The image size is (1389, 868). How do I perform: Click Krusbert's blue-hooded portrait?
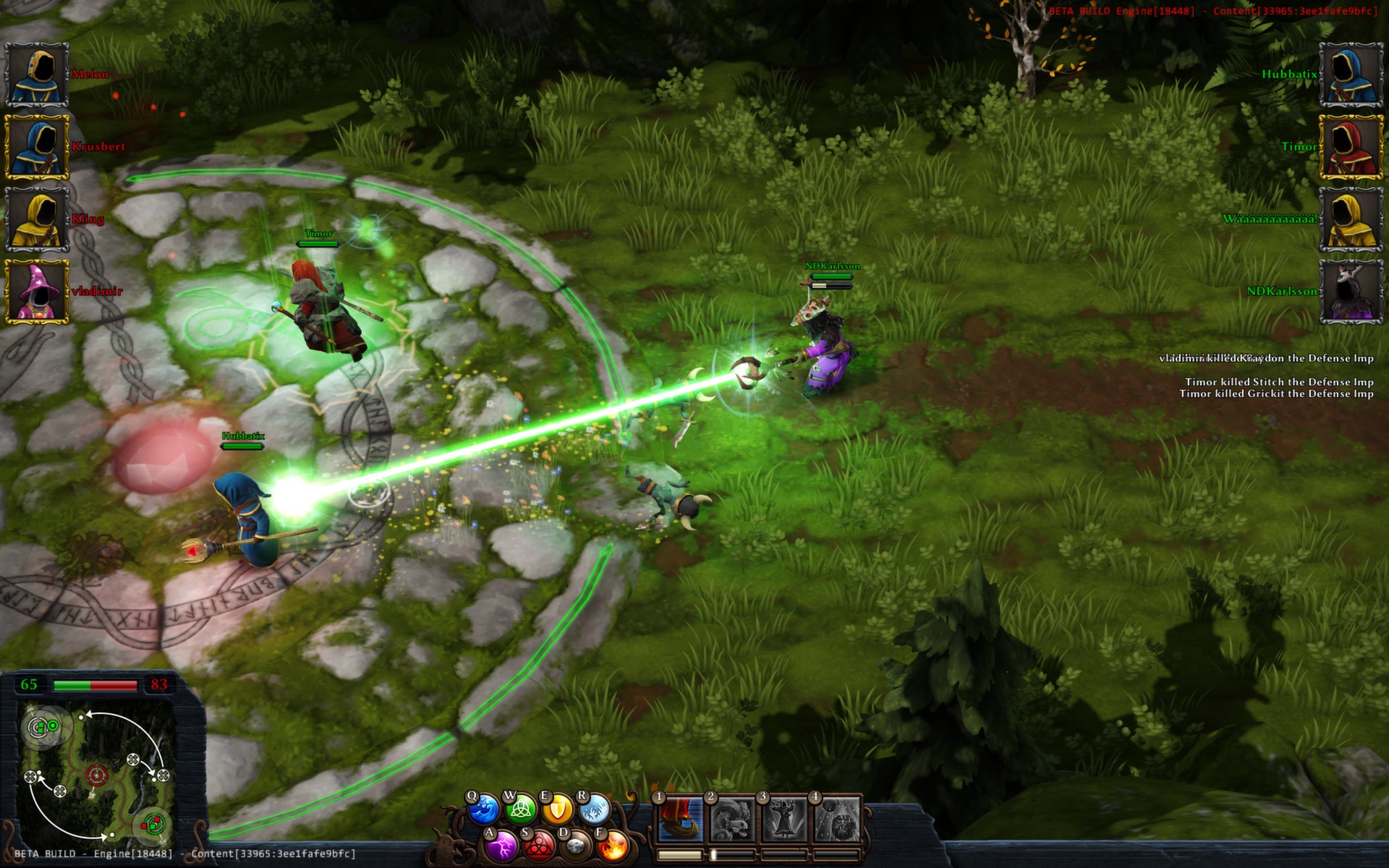[x=36, y=147]
